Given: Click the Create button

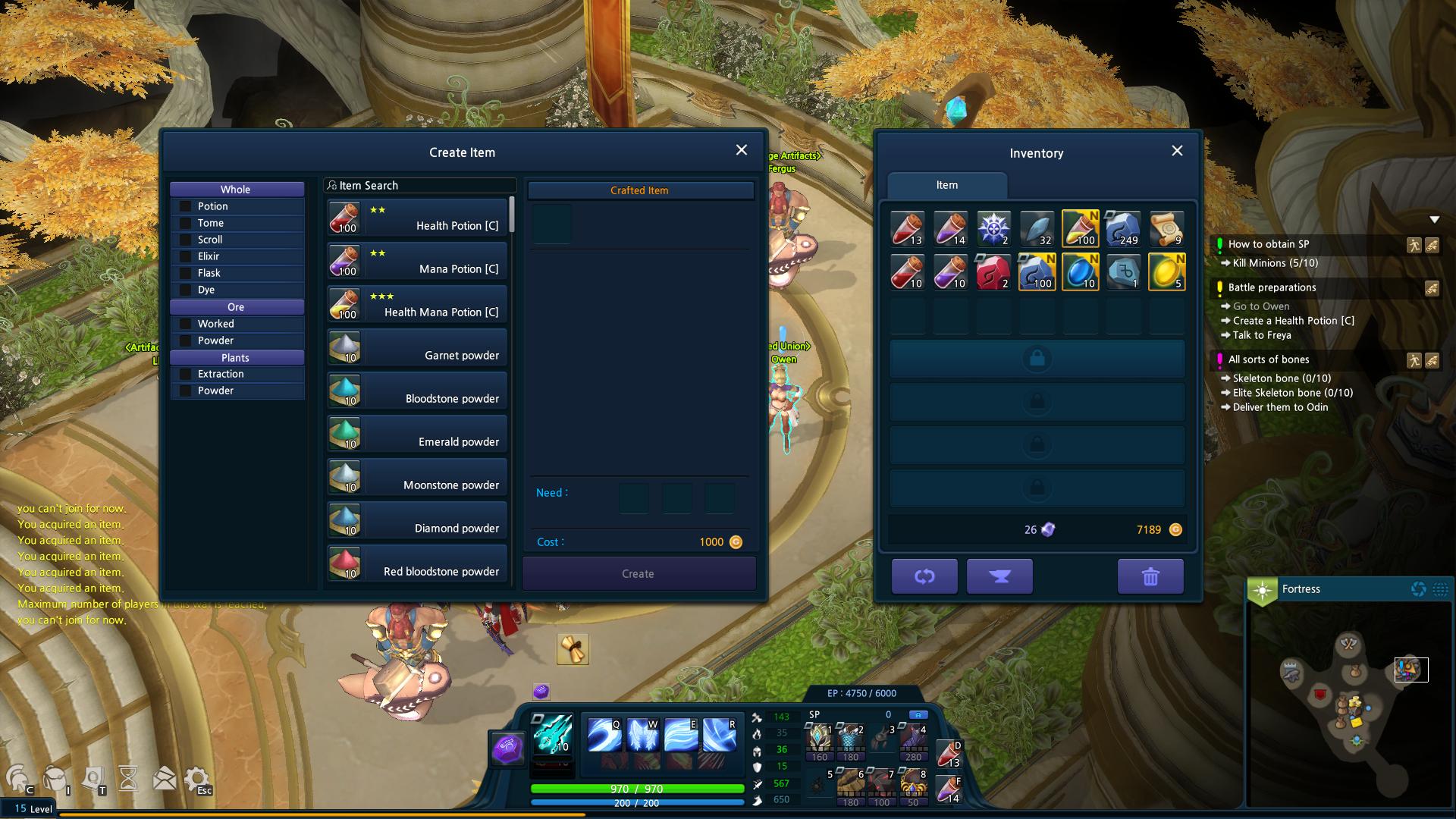Looking at the screenshot, I should (x=639, y=574).
